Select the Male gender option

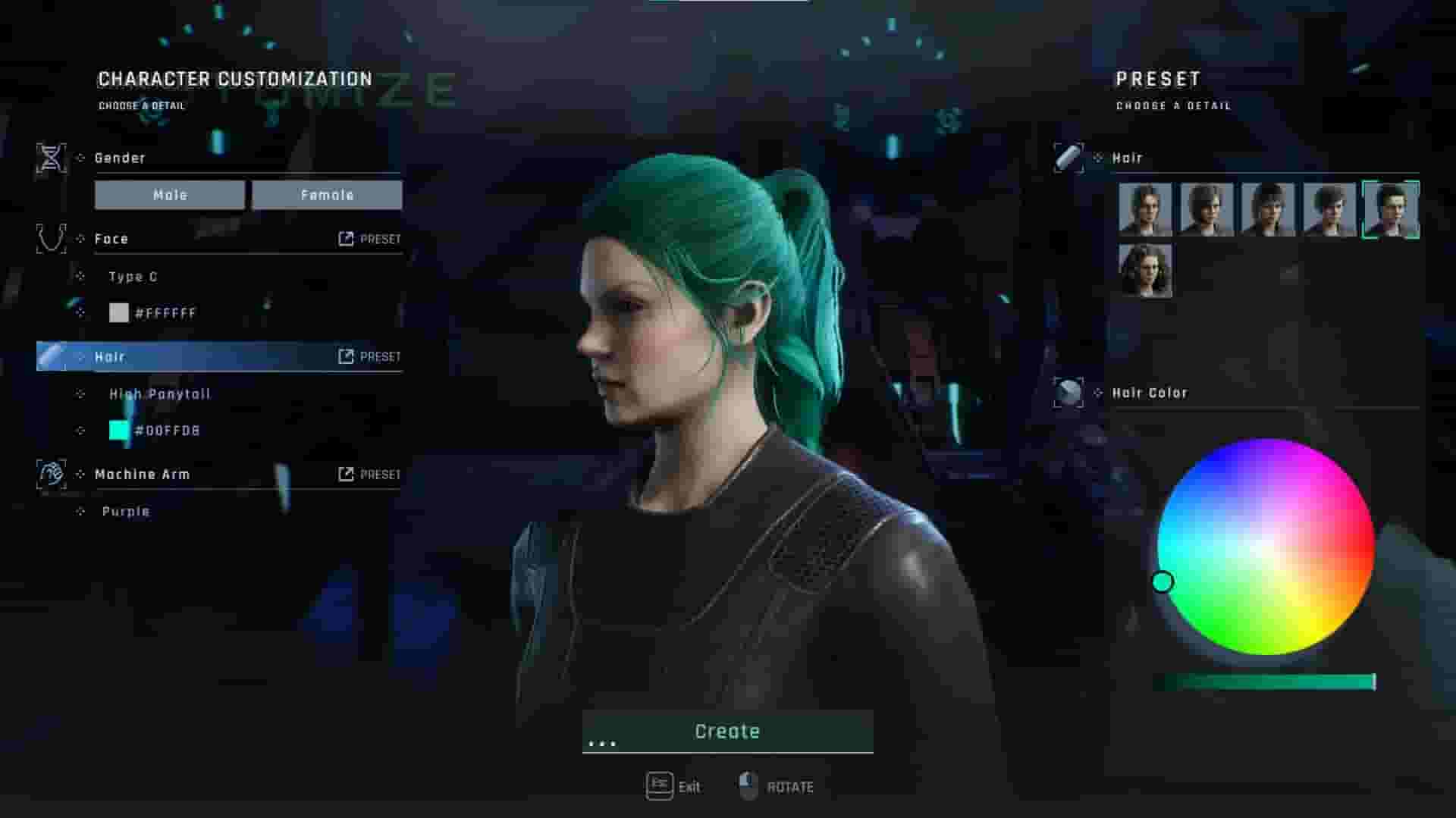[170, 195]
